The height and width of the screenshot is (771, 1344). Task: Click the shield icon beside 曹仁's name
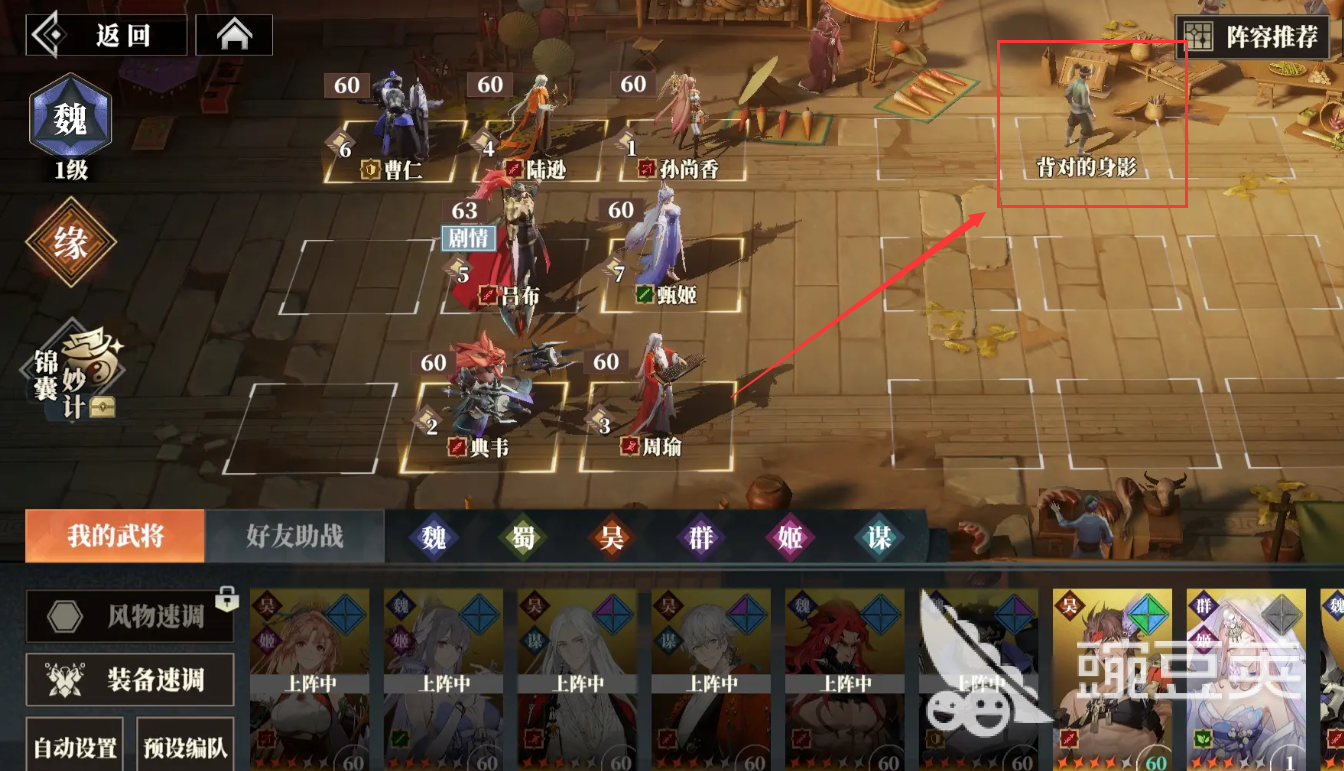point(369,169)
